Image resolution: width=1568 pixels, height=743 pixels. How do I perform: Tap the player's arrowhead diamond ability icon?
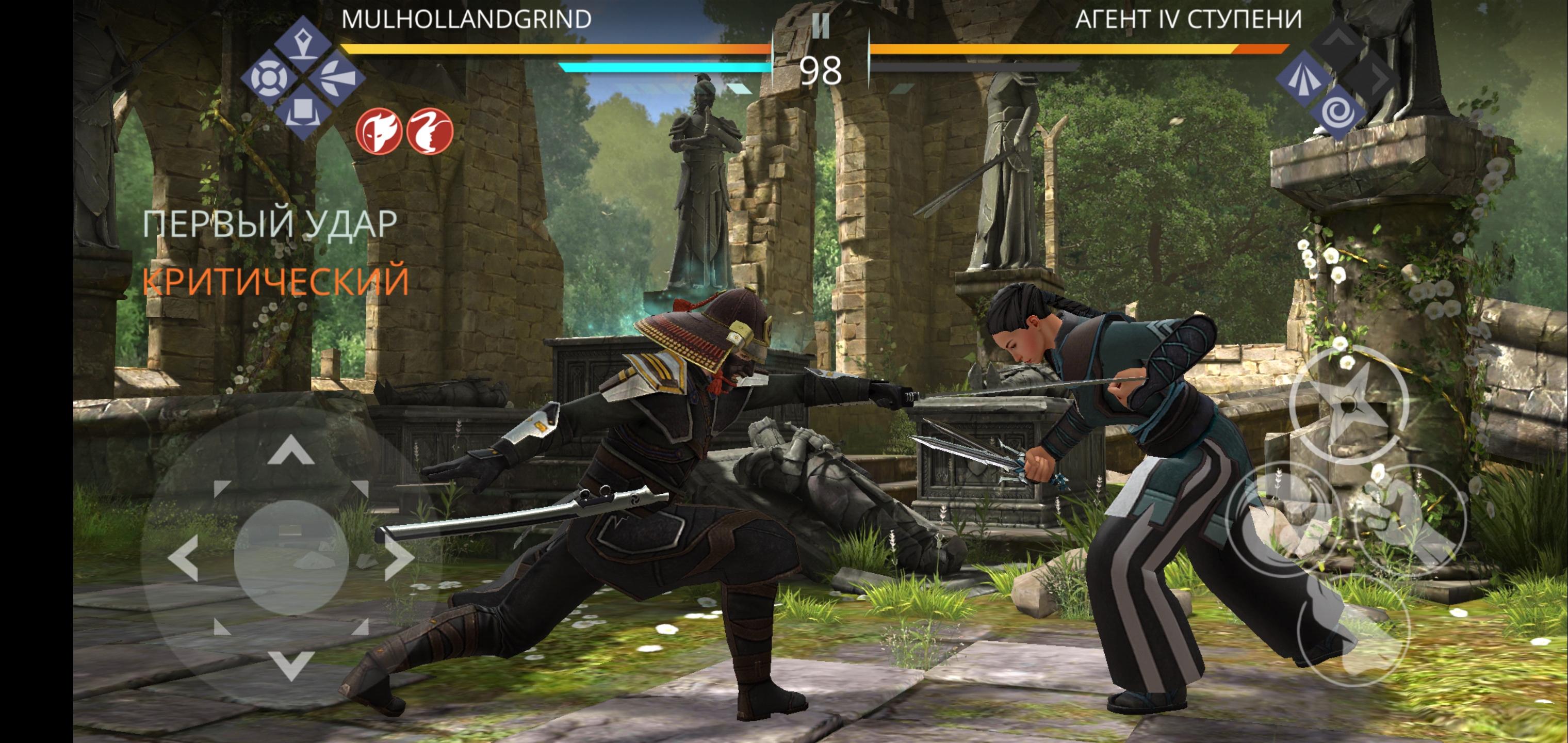337,78
